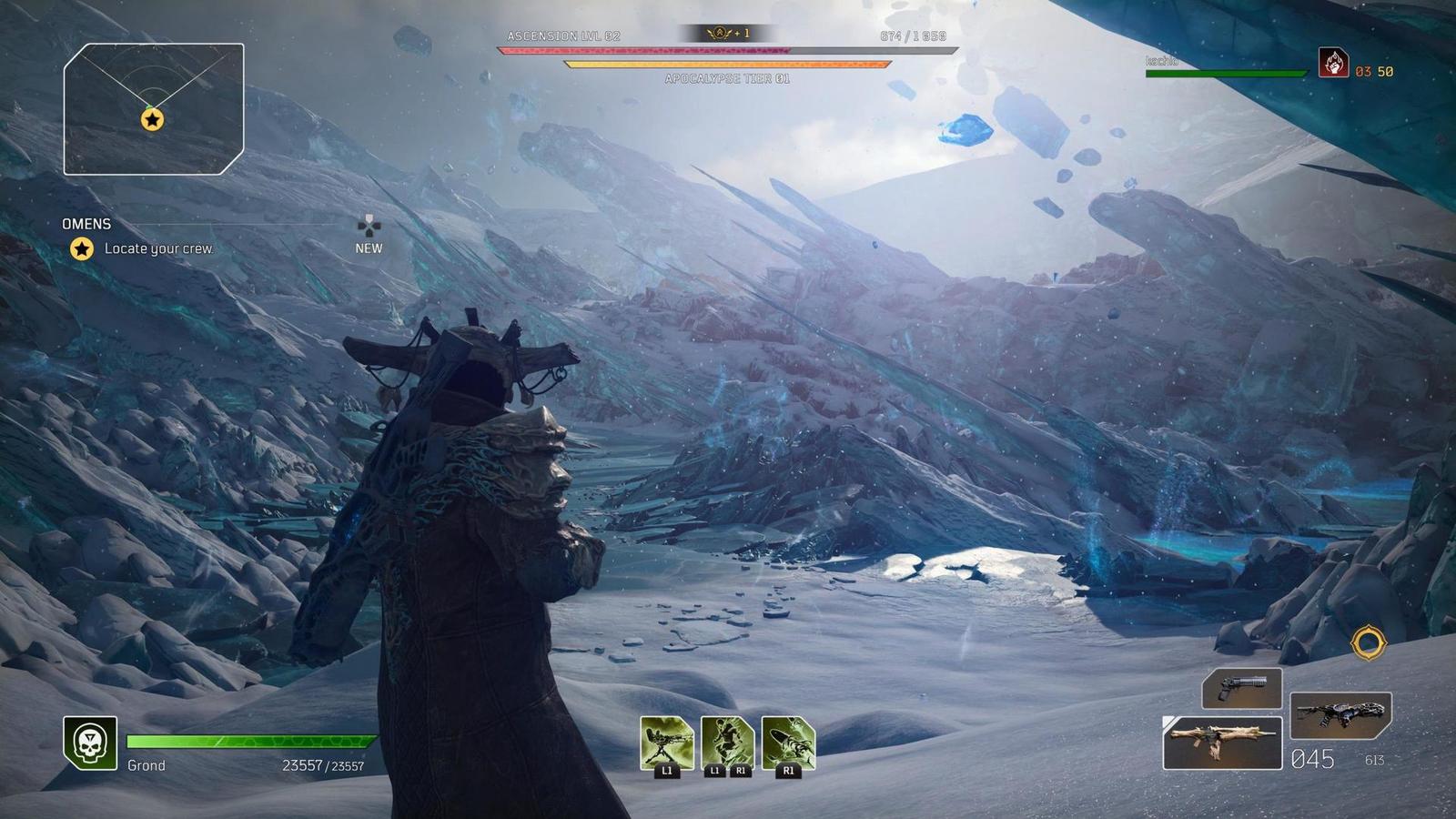Screen dimensions: 1456x819
Task: Select the 'Locate your crew' objective
Action: [157, 248]
